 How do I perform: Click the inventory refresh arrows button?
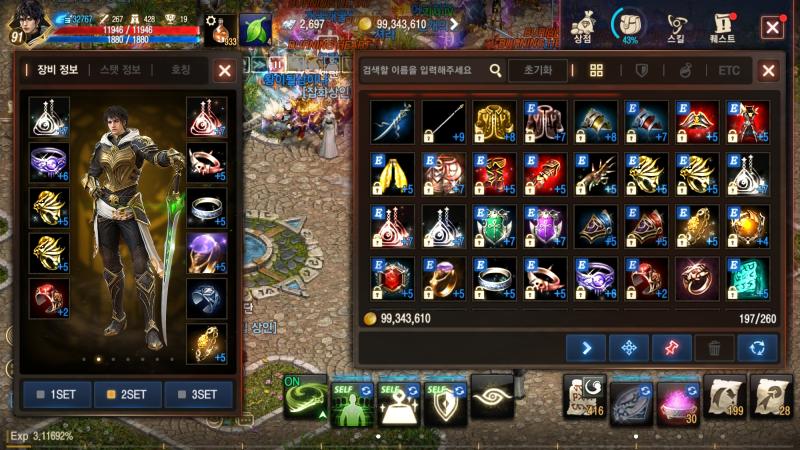[x=757, y=348]
